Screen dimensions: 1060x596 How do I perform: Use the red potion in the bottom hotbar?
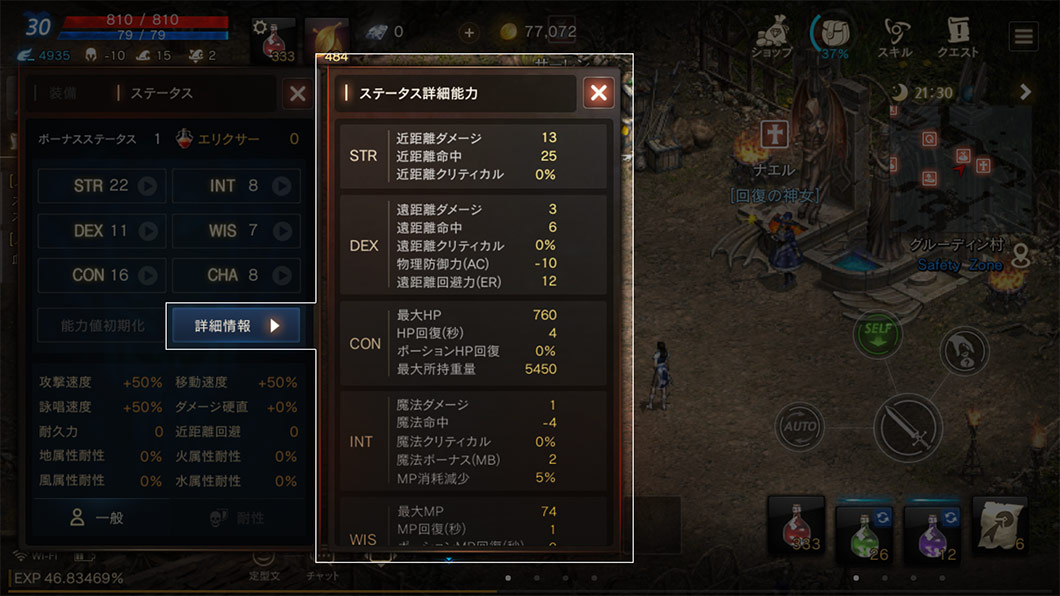[796, 527]
